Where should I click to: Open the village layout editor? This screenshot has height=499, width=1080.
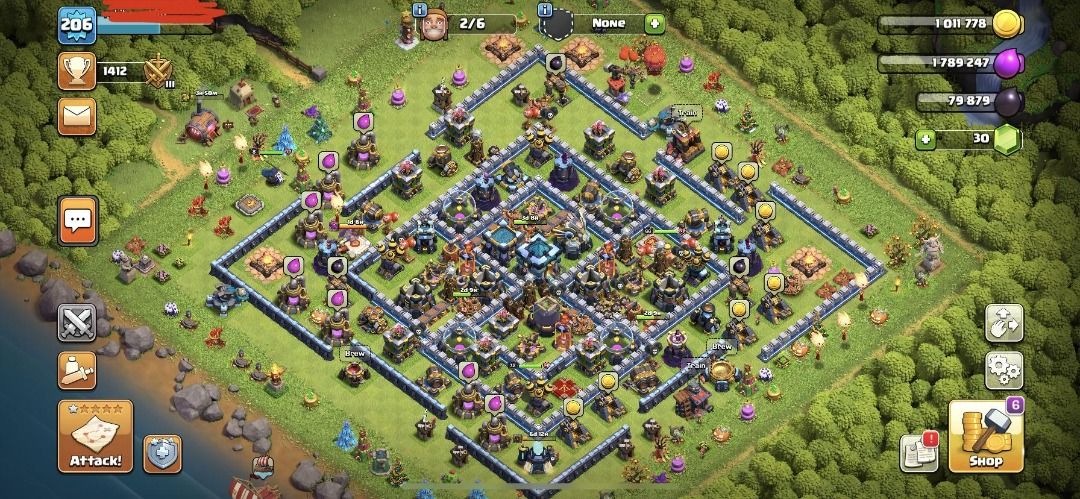1004,323
